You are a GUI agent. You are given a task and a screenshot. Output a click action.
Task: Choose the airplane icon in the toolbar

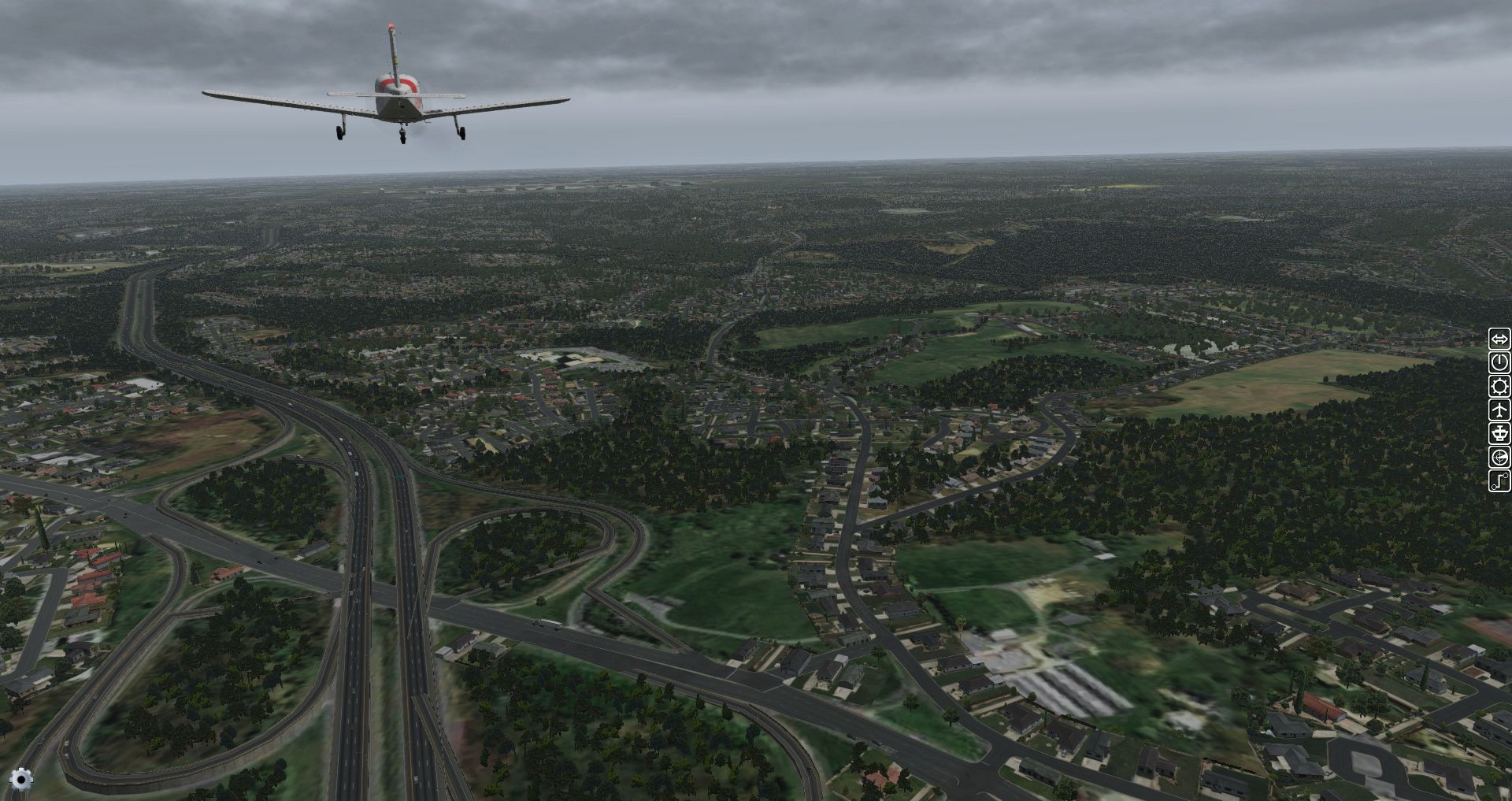1499,410
